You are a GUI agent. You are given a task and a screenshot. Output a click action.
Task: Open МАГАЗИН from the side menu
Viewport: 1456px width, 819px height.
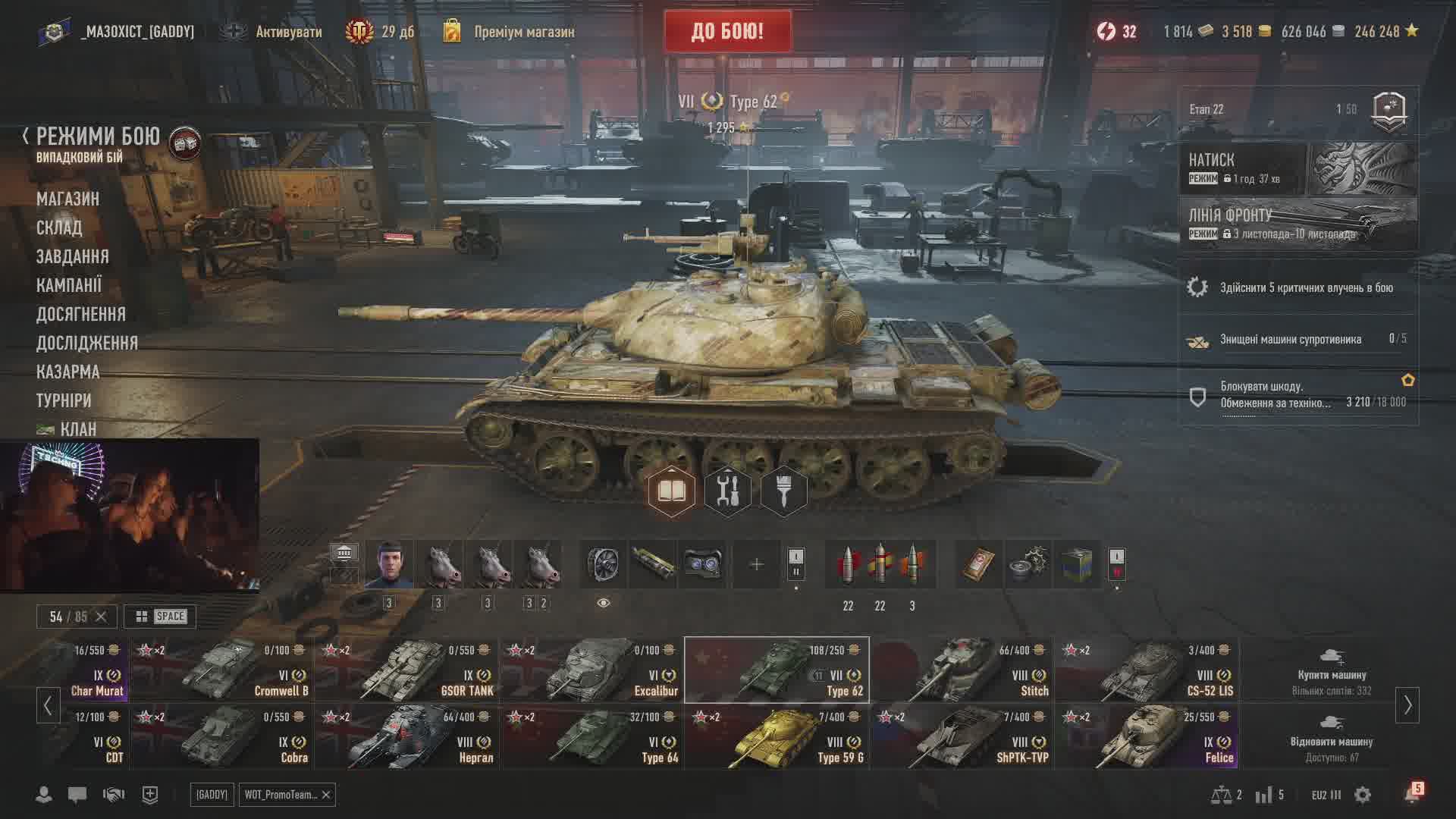click(x=67, y=199)
